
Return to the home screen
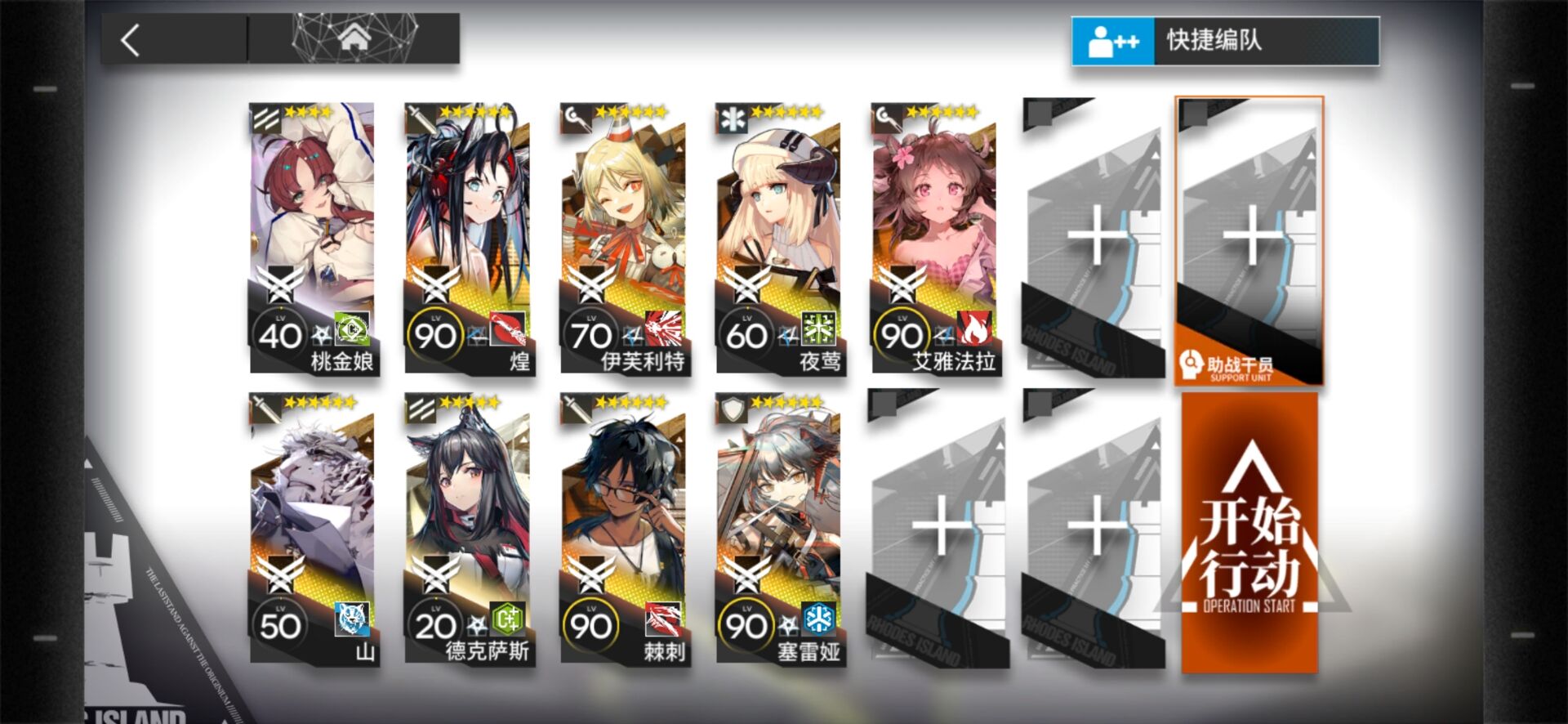click(x=354, y=38)
